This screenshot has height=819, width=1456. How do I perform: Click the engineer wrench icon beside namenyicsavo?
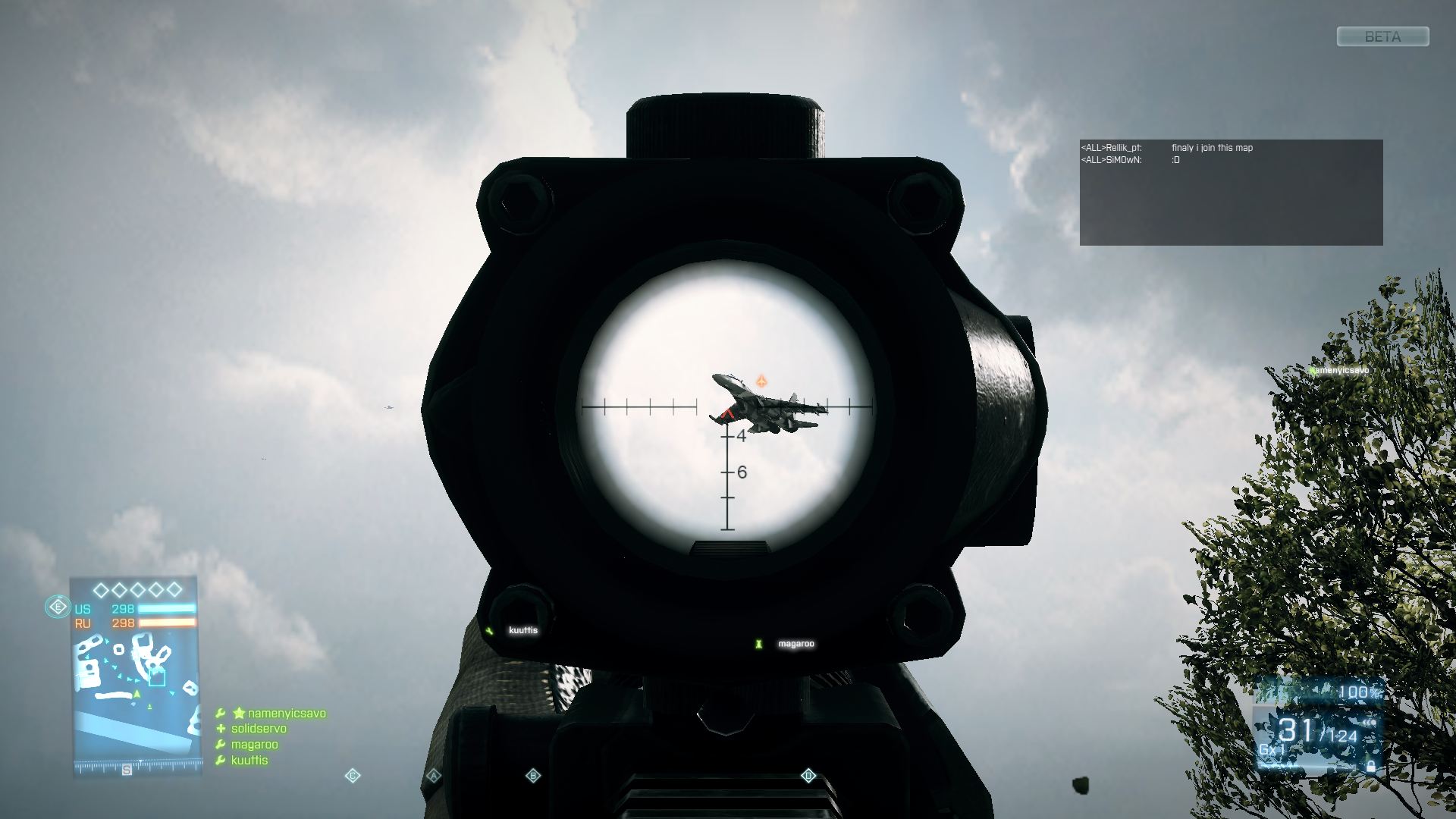[x=221, y=712]
